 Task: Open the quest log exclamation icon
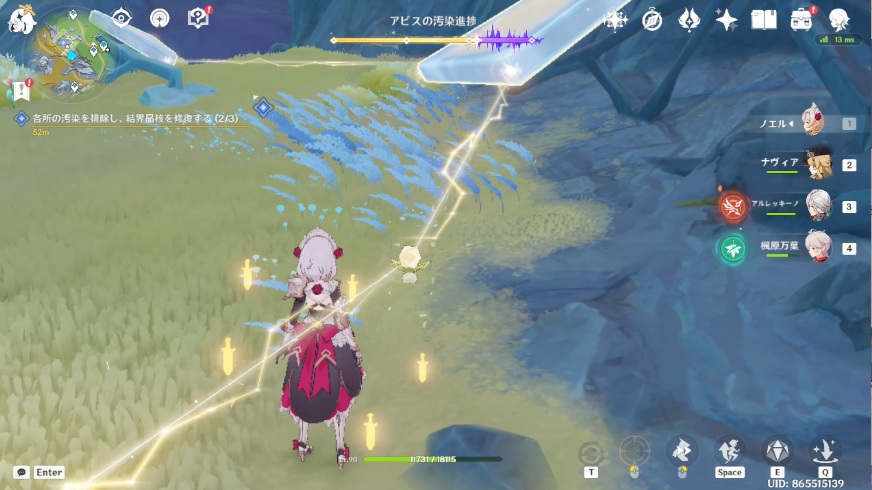22,91
